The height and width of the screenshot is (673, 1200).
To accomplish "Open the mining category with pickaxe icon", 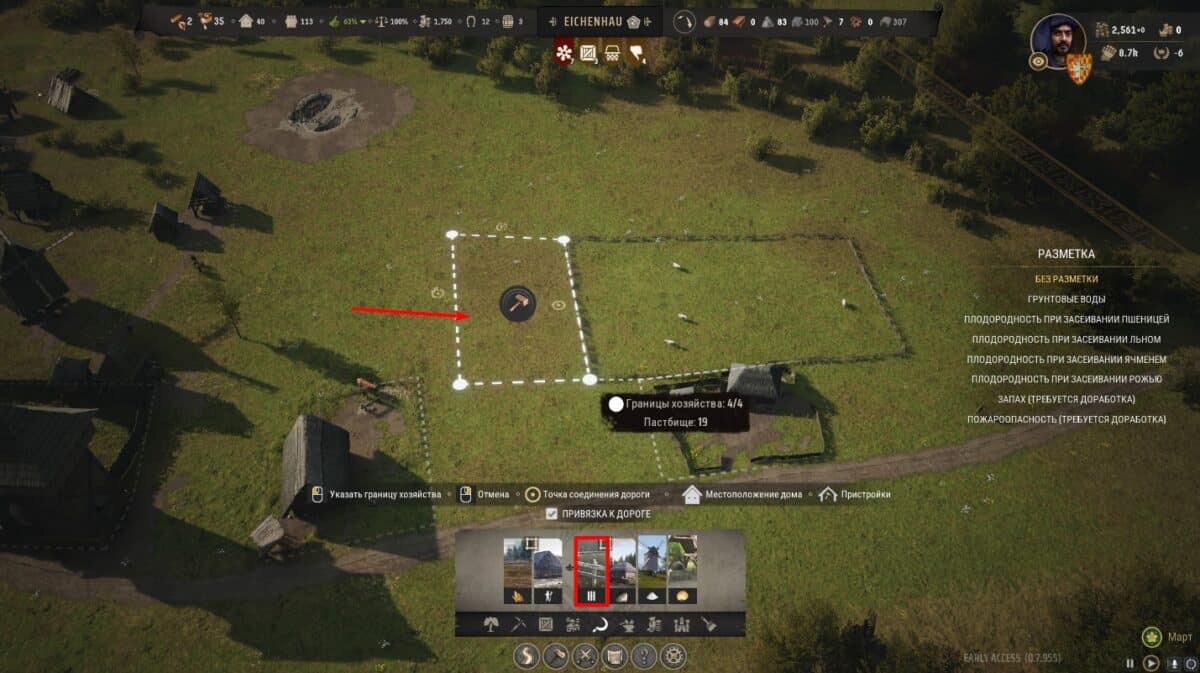I will coord(519,625).
